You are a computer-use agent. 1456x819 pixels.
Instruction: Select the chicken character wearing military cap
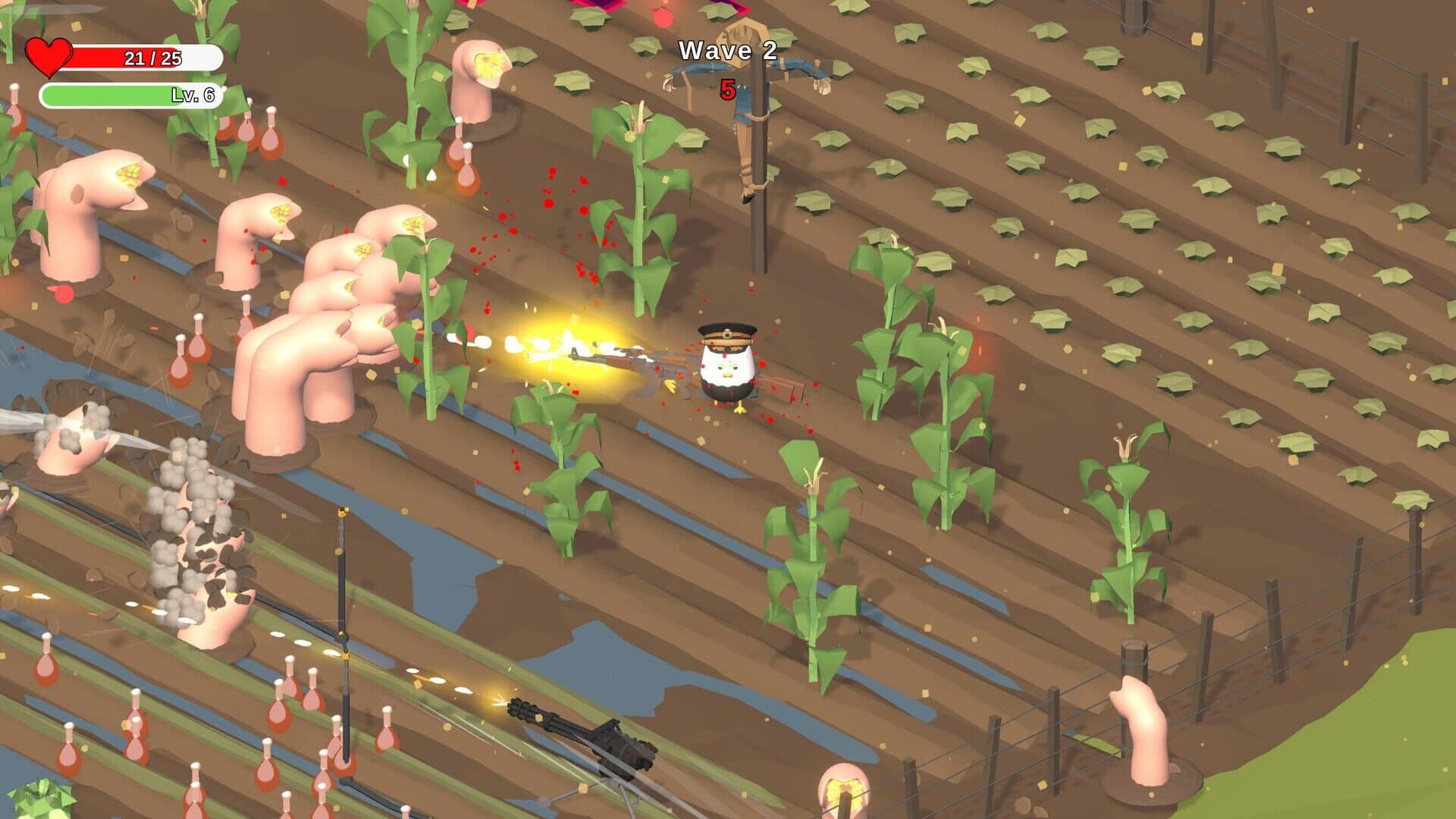(x=724, y=364)
